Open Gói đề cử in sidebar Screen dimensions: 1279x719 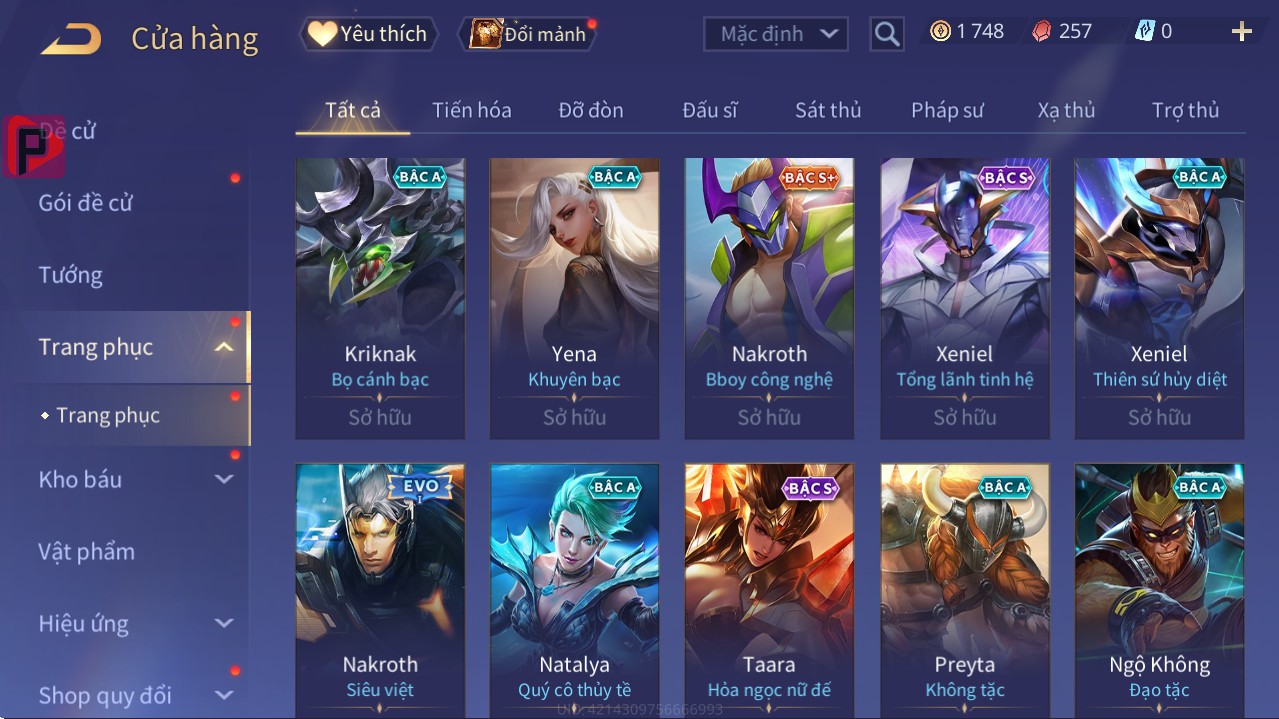[x=86, y=203]
